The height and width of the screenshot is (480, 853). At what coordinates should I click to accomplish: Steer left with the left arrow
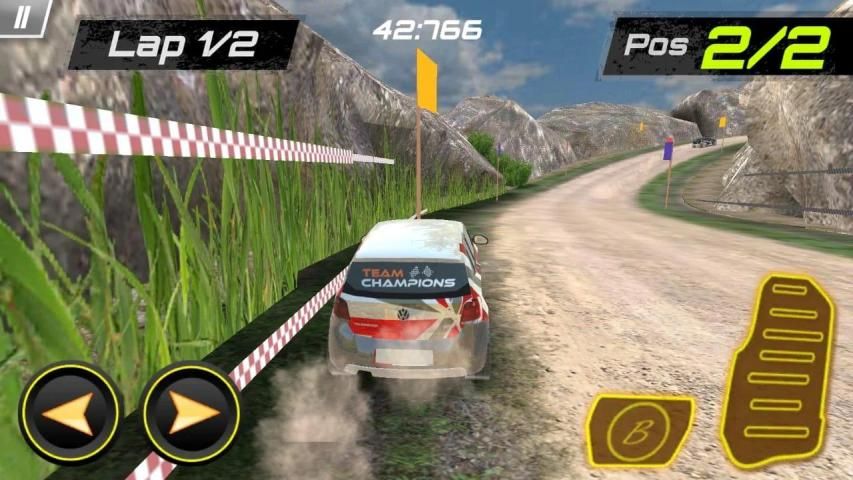pyautogui.click(x=69, y=412)
